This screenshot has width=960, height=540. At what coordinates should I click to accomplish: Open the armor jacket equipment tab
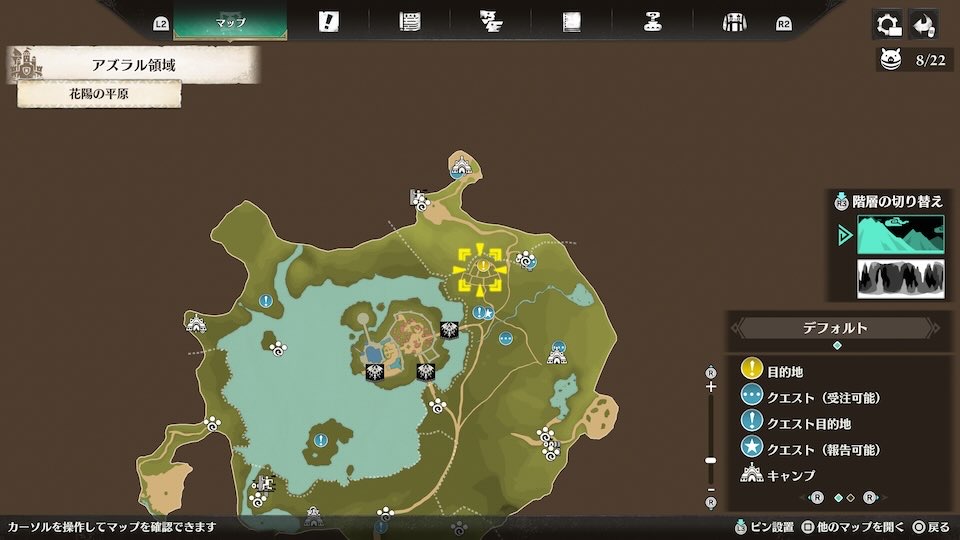[x=735, y=22]
